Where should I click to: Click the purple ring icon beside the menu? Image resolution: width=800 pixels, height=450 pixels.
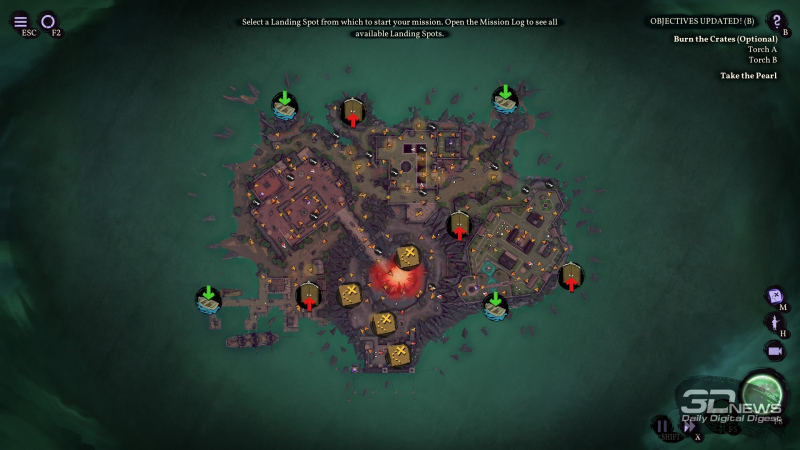click(48, 20)
